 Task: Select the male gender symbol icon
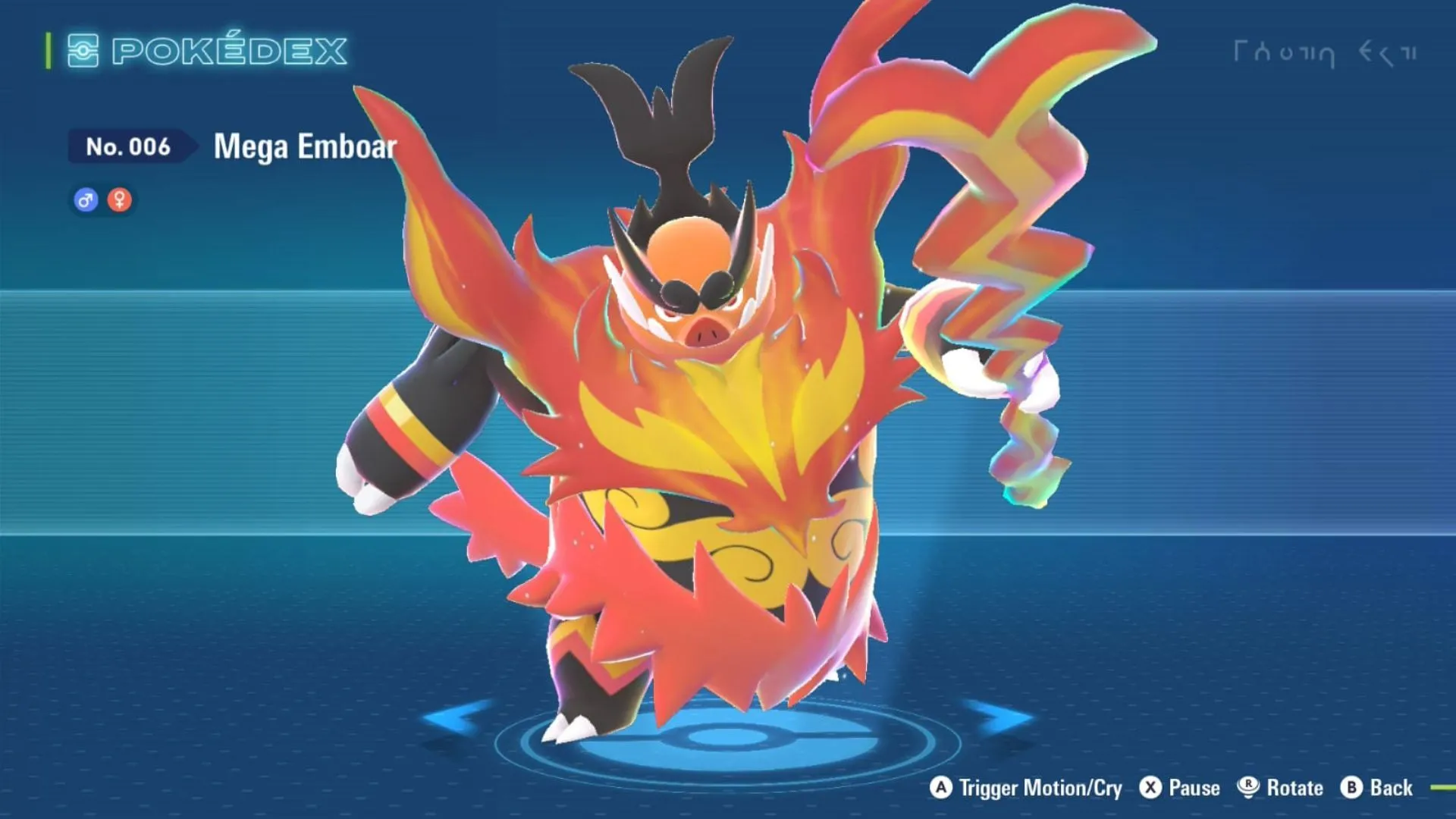click(x=84, y=199)
